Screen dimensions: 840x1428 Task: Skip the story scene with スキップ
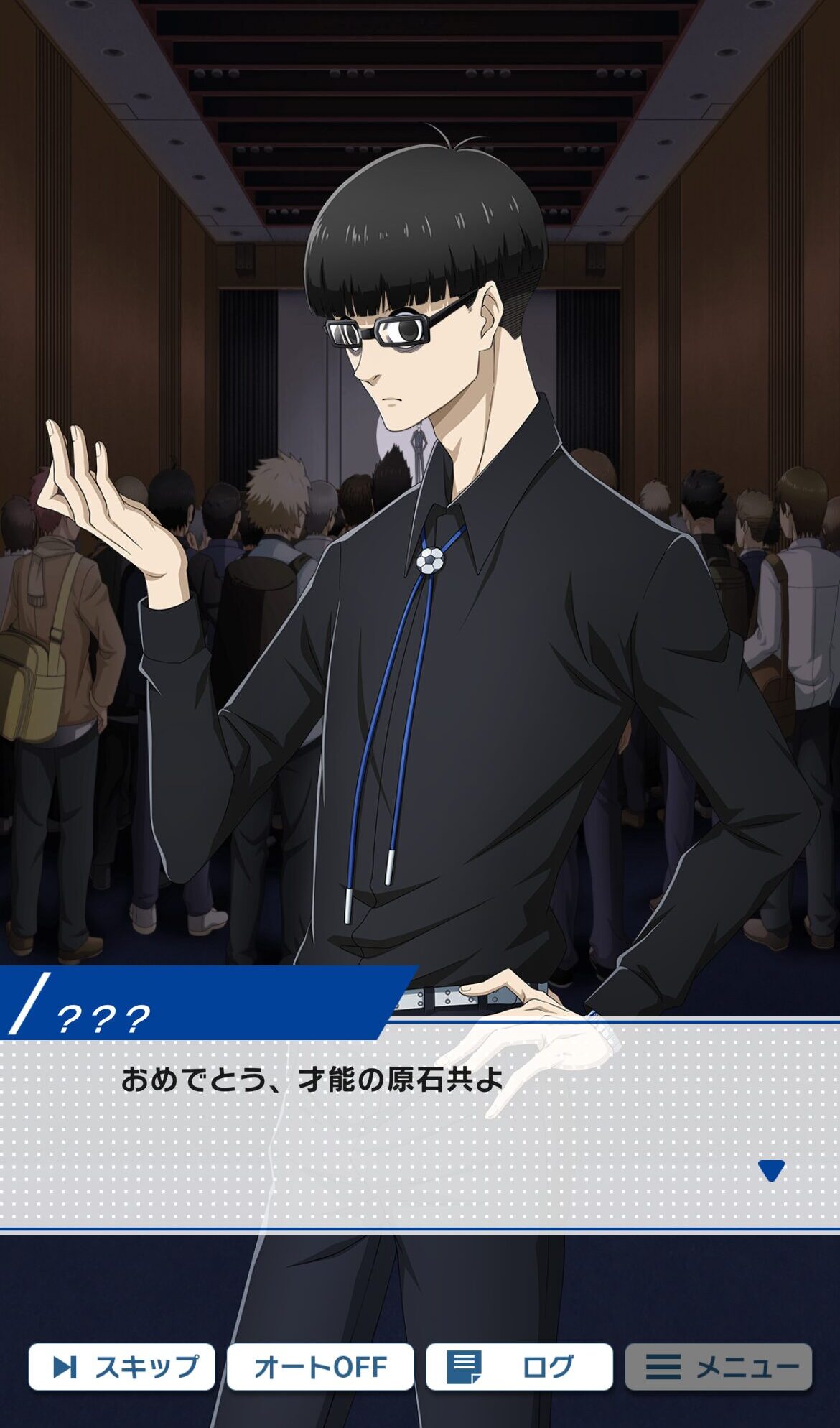tap(122, 1366)
